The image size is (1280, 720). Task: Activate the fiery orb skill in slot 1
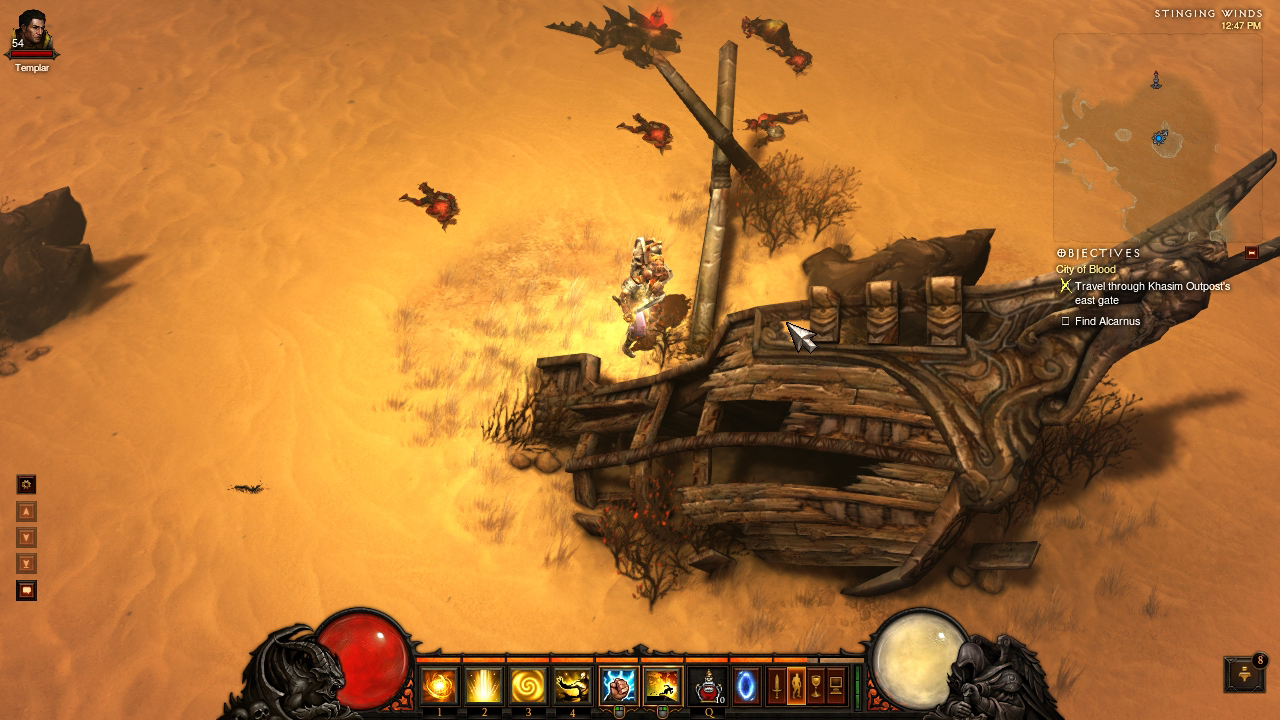pyautogui.click(x=439, y=686)
